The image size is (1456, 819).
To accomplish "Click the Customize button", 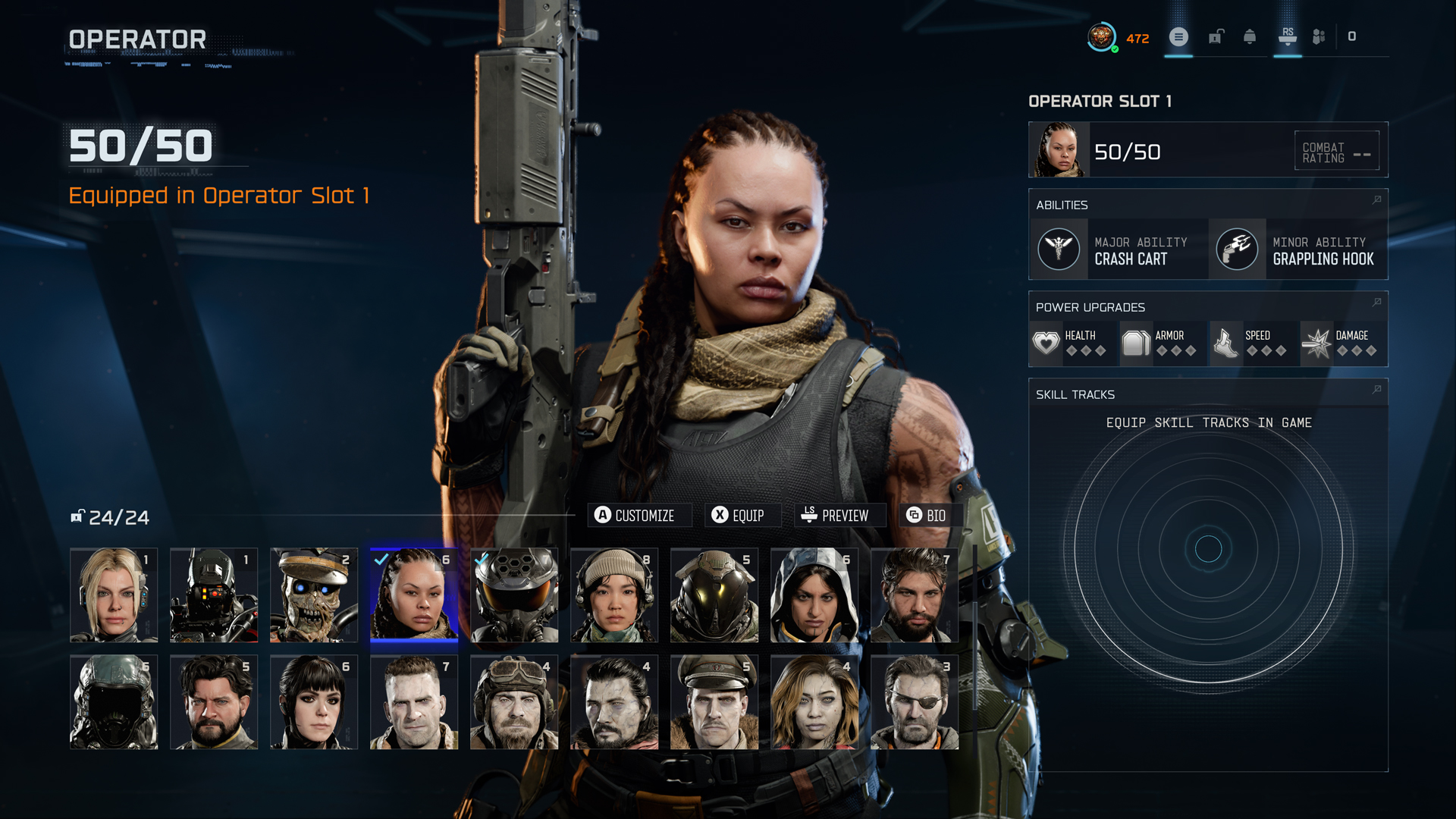I will (639, 515).
